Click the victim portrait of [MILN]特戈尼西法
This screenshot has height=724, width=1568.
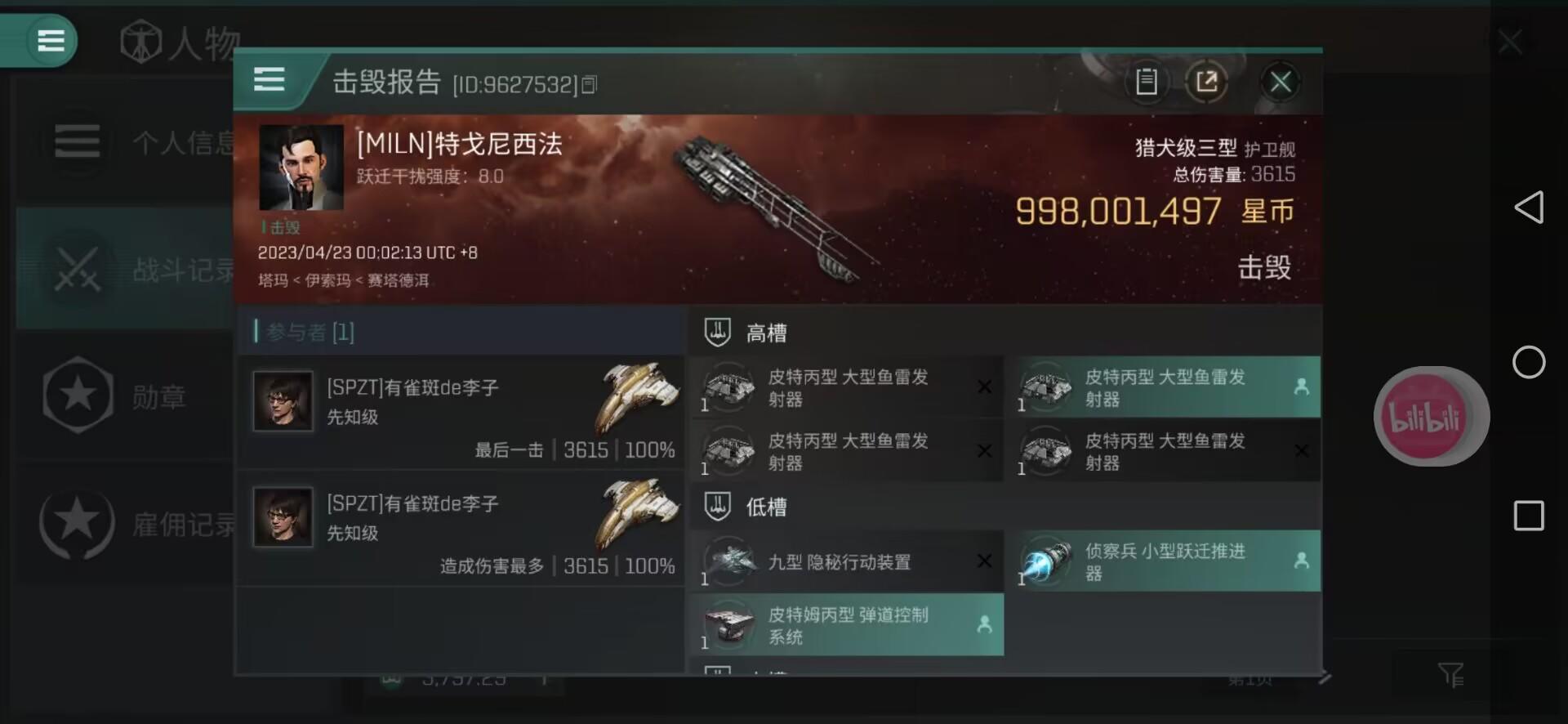(x=301, y=168)
